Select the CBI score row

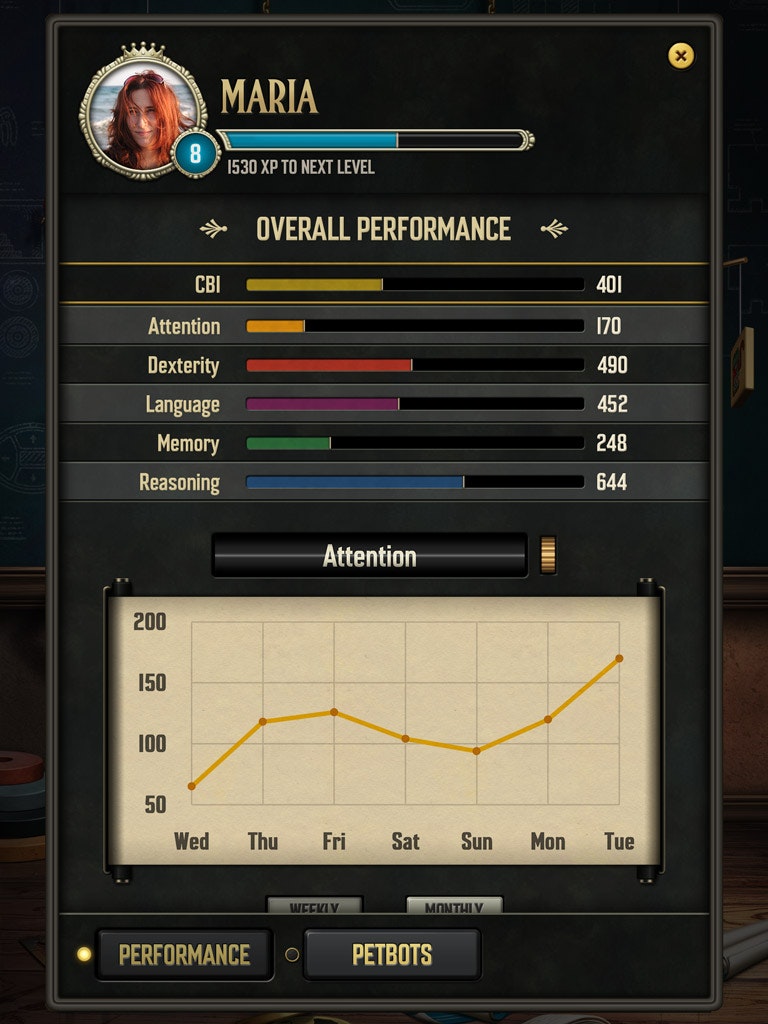[x=384, y=285]
